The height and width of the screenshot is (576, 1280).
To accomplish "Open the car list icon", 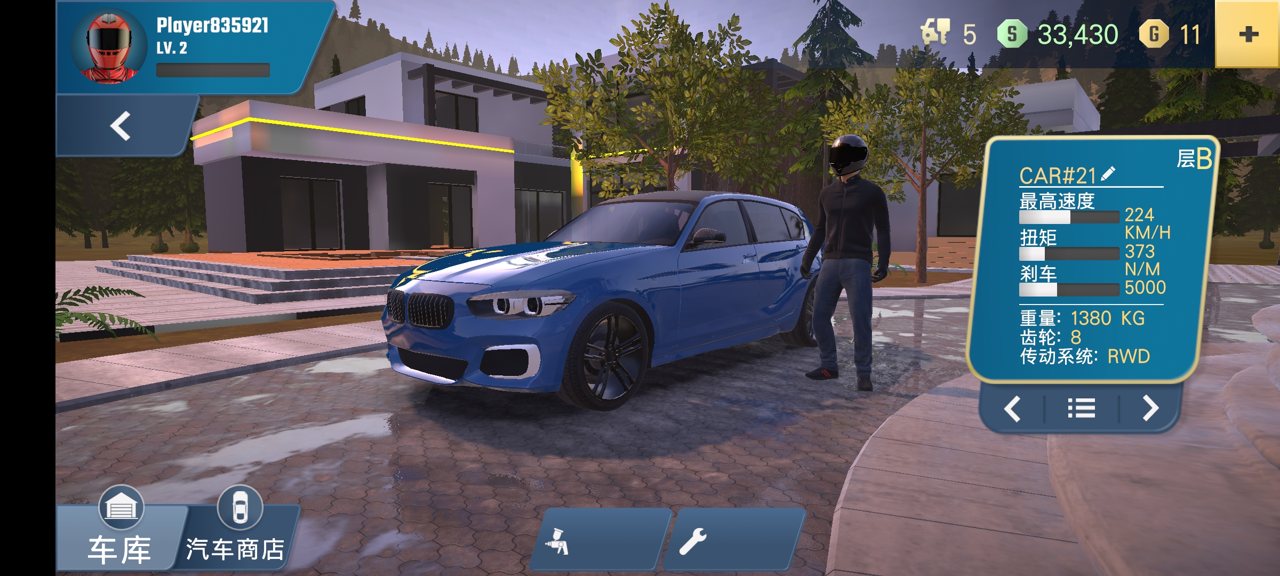I will [x=1081, y=408].
